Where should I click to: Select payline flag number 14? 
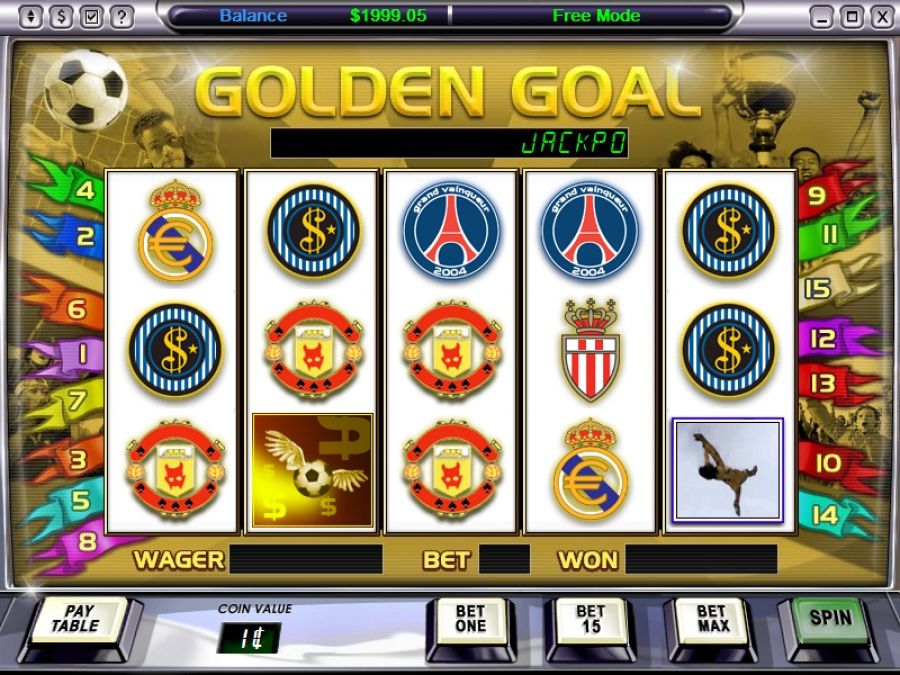click(825, 516)
